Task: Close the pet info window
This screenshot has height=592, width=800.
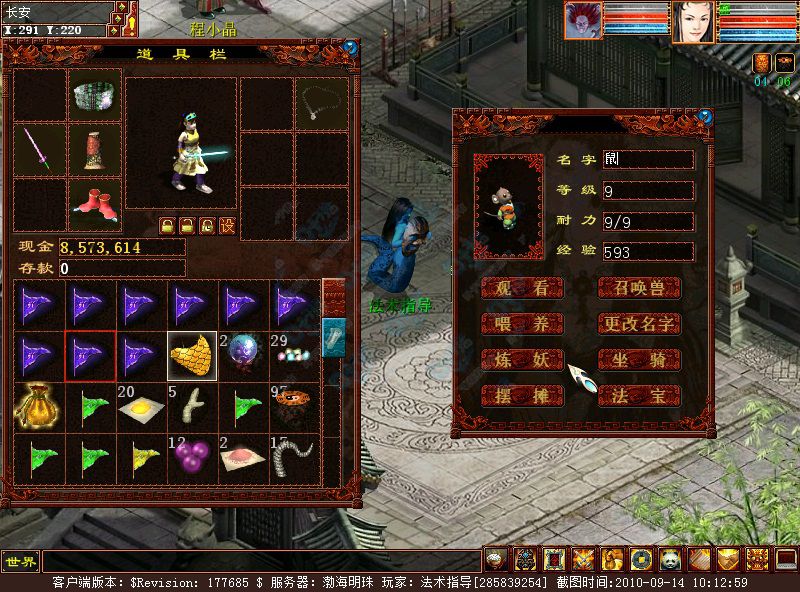Action: point(708,115)
